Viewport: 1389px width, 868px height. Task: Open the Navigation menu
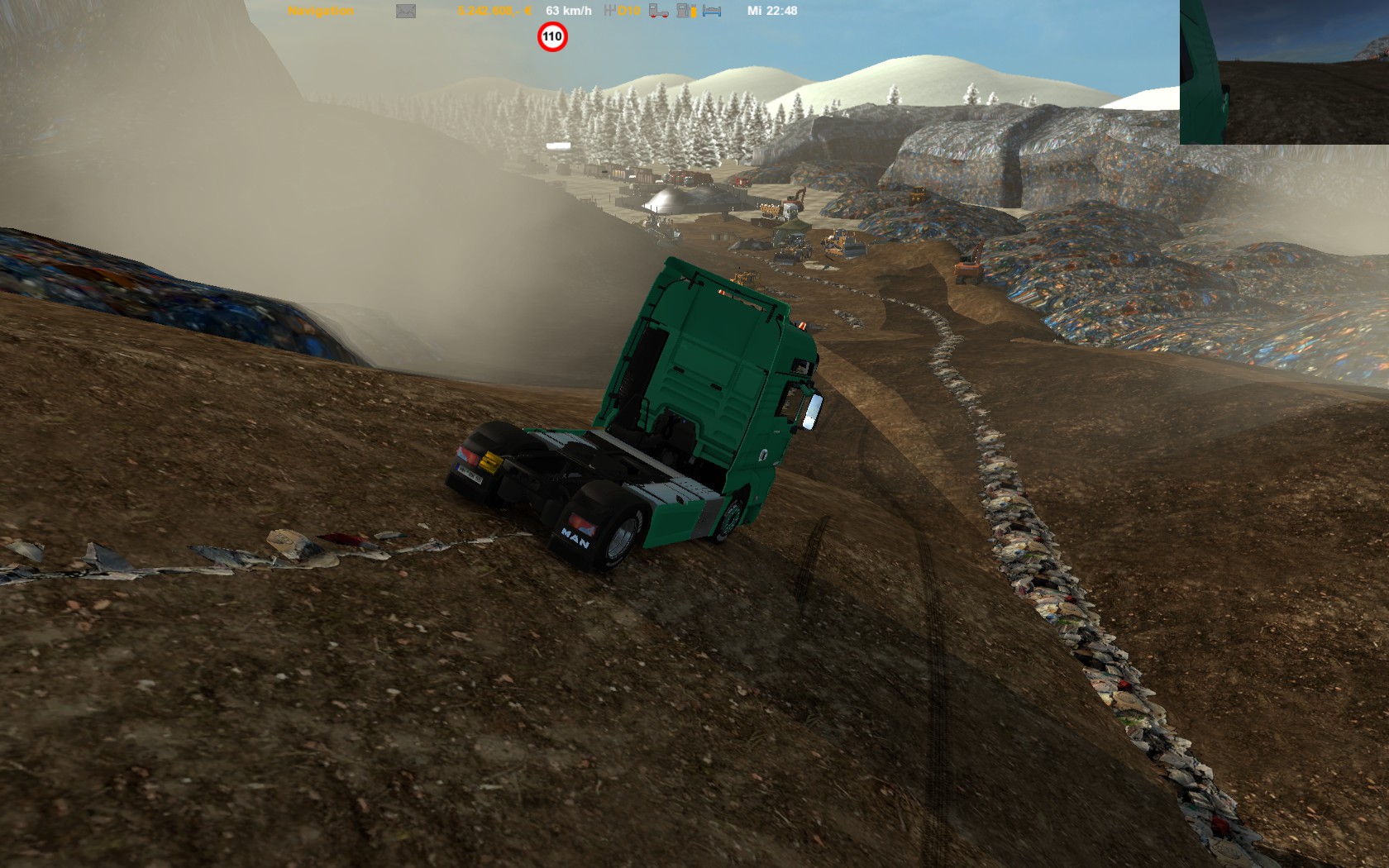(321, 11)
